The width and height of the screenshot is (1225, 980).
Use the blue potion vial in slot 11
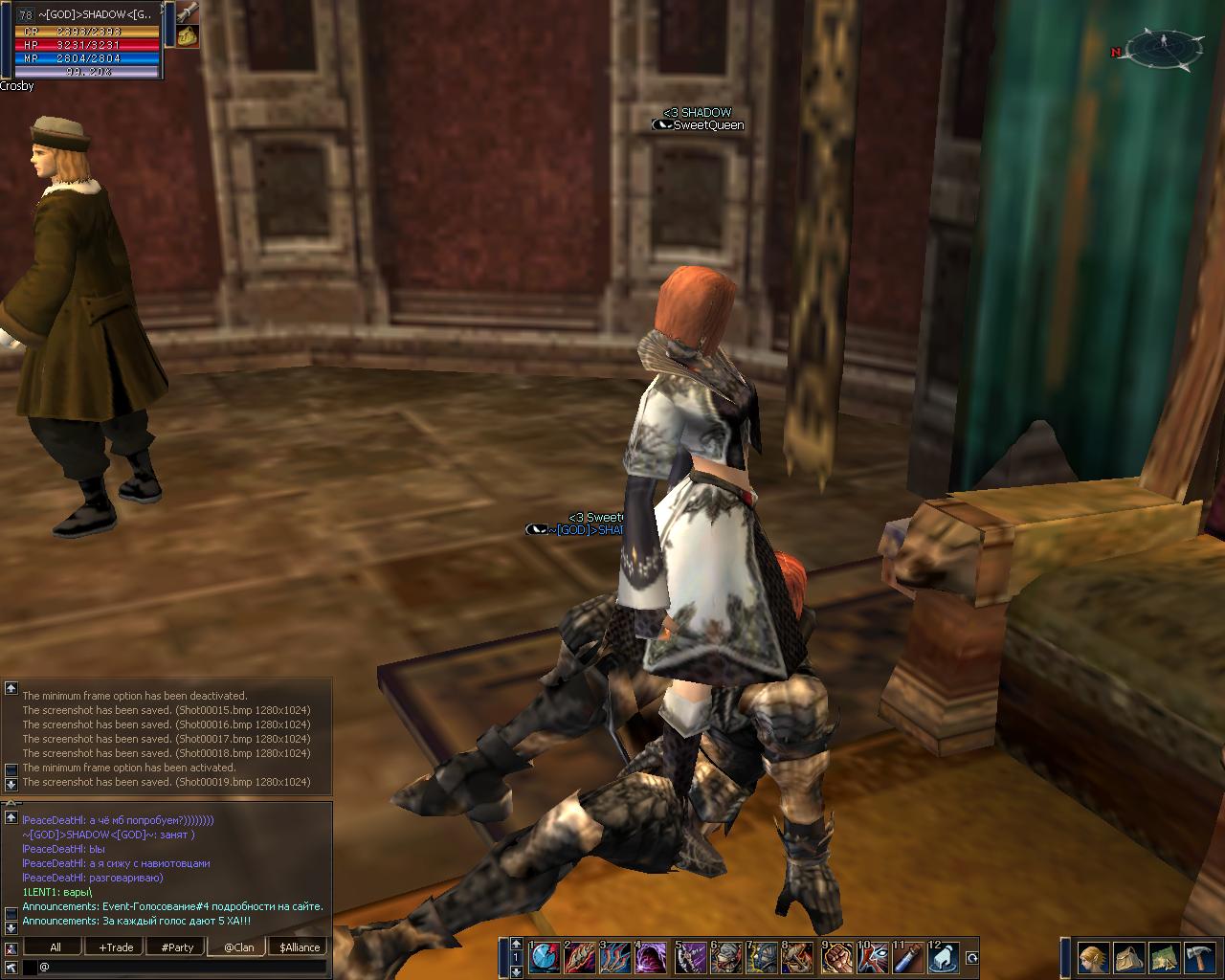[909, 957]
